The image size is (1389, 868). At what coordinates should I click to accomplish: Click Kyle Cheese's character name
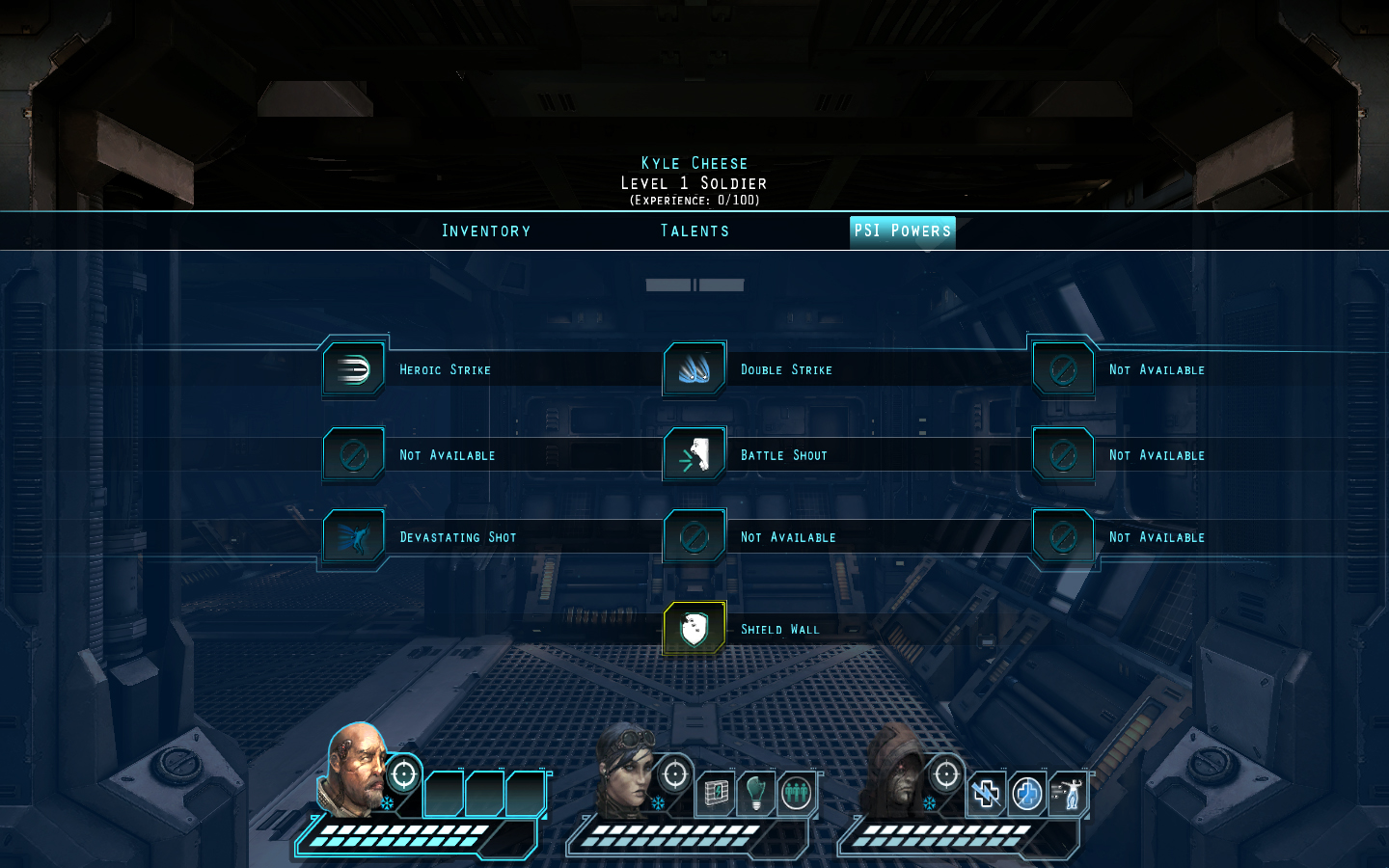pos(694,163)
